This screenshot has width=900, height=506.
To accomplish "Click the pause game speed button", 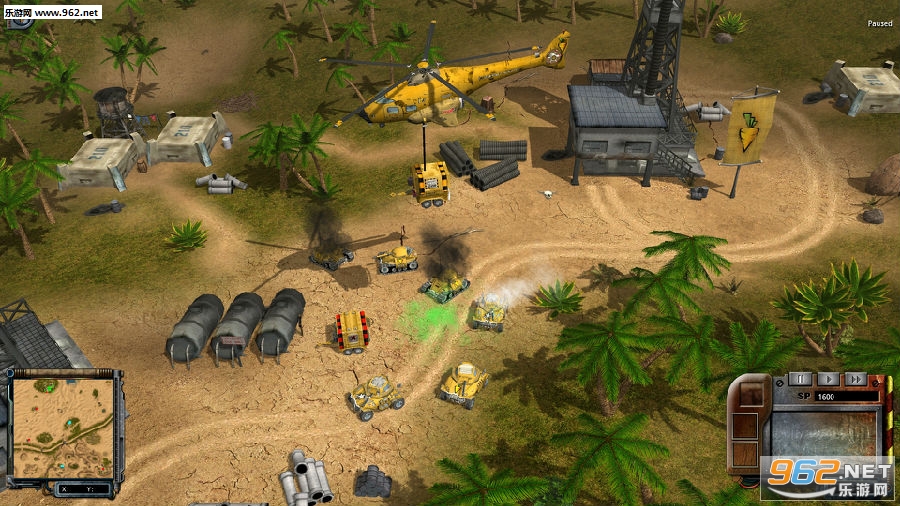I will 800,379.
